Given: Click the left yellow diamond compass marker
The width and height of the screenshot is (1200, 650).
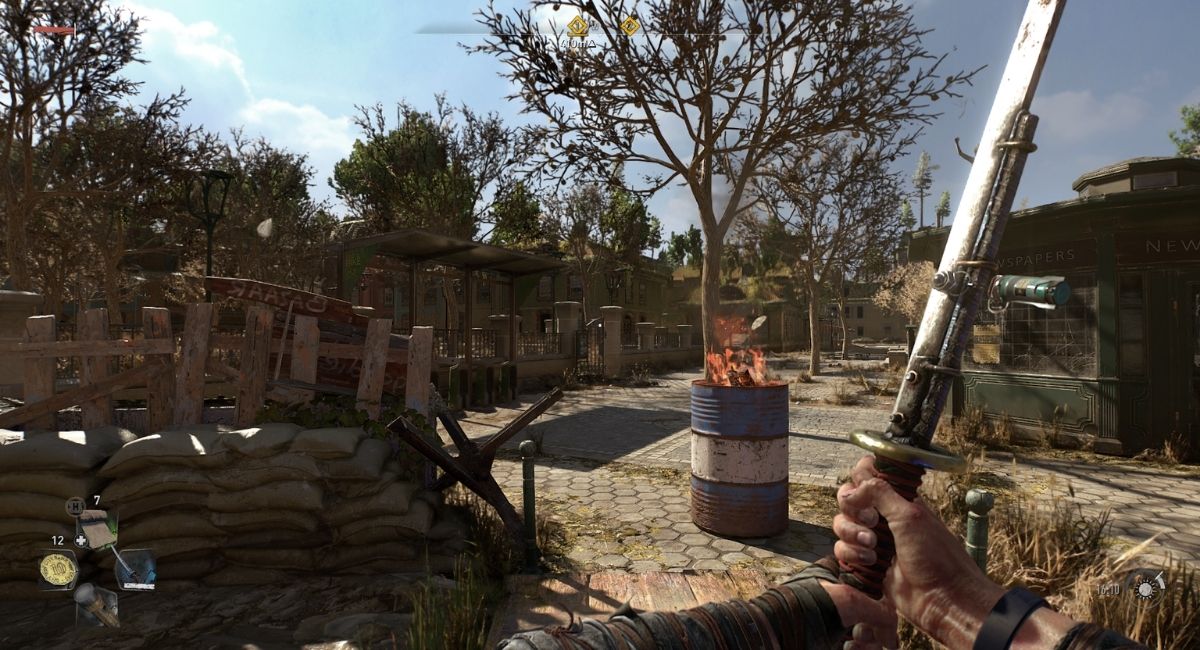Looking at the screenshot, I should click(578, 26).
